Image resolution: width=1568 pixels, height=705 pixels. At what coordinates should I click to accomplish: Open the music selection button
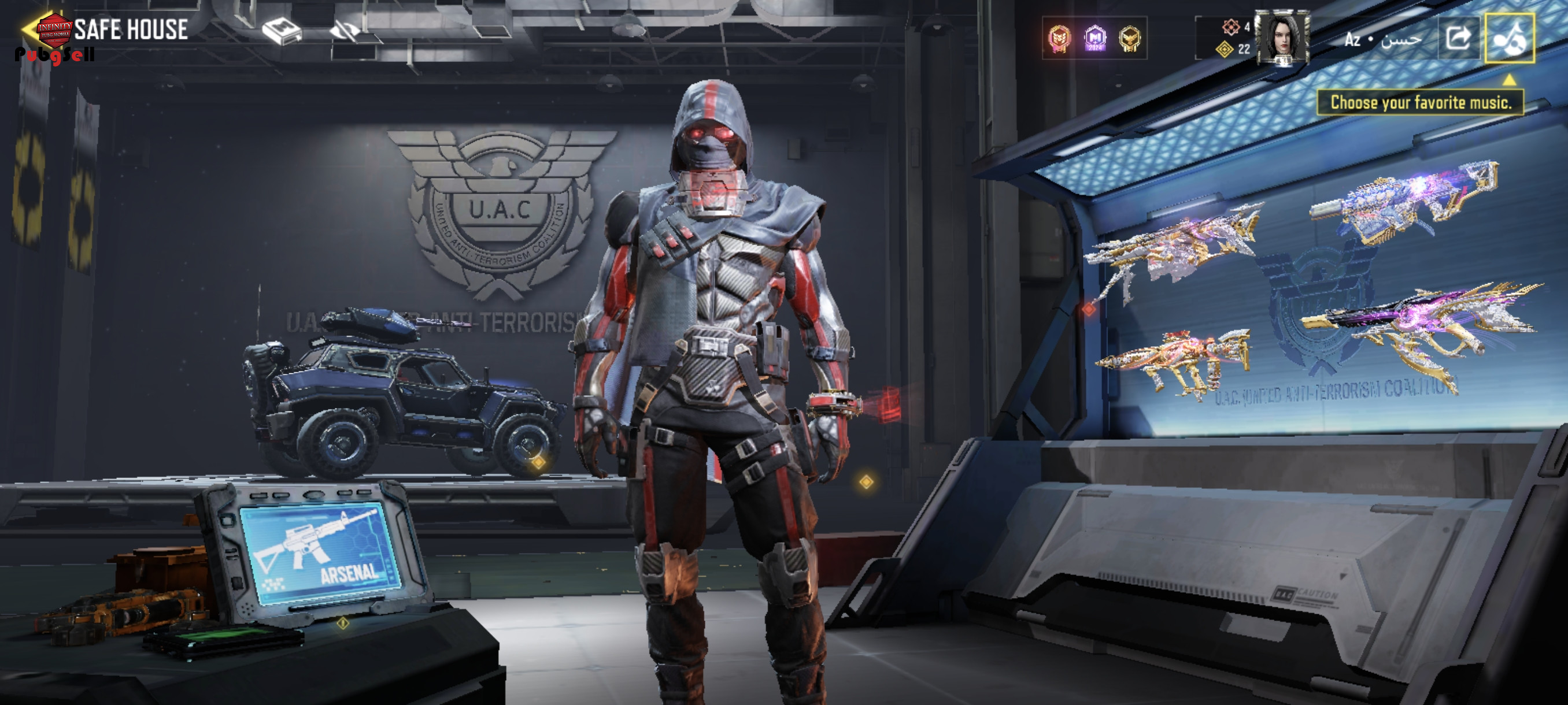pos(1509,38)
